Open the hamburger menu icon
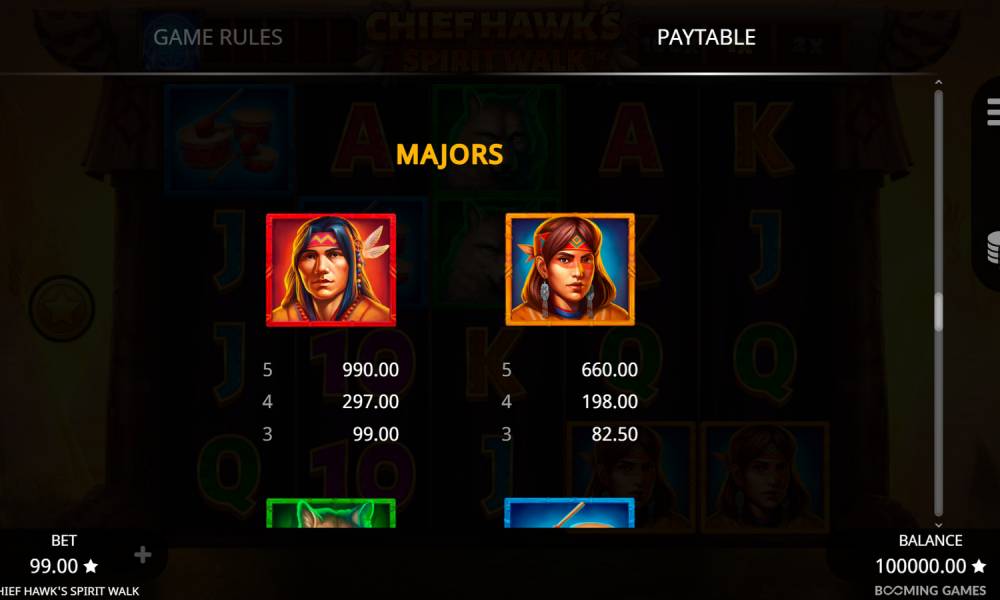Image resolution: width=1000 pixels, height=600 pixels. tap(991, 108)
